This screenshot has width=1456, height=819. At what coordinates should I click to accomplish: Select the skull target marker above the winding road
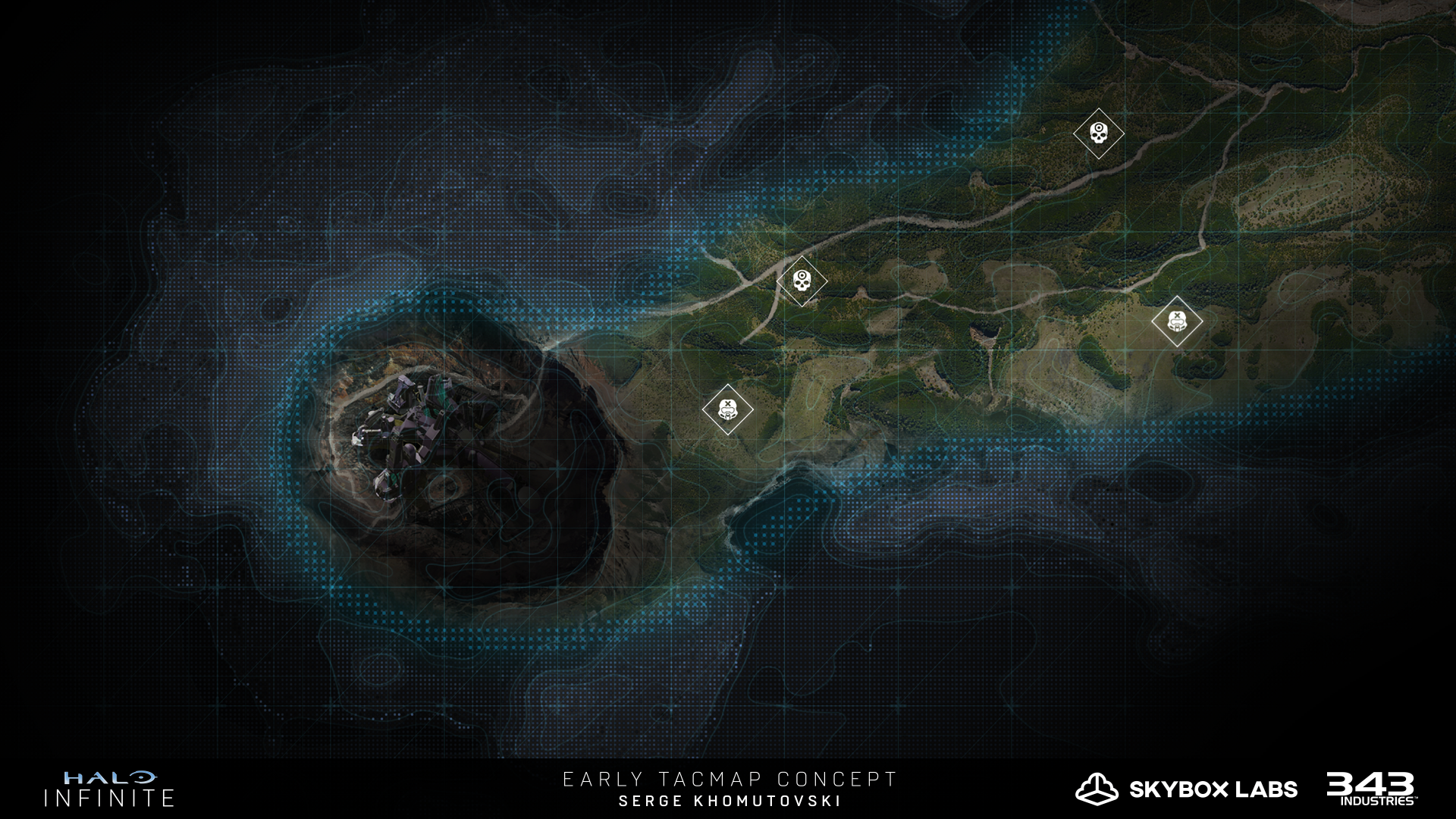[x=1098, y=133]
